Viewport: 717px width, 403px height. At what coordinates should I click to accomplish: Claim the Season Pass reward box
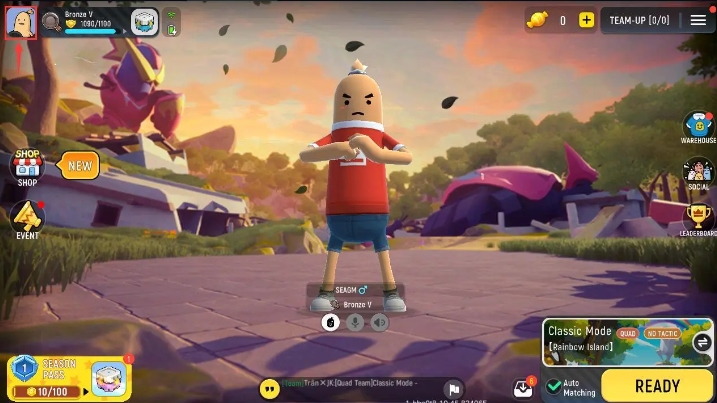pos(108,378)
